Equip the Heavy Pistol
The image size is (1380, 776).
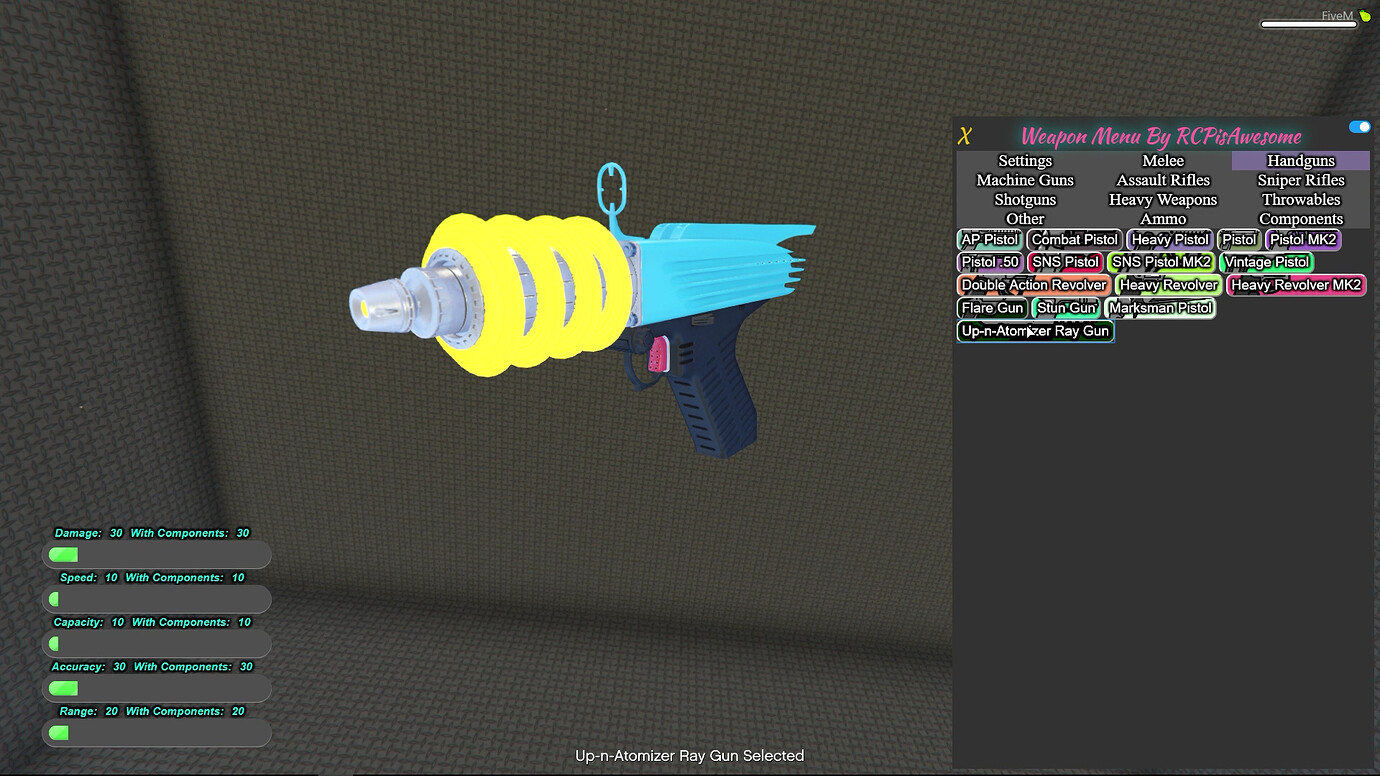pyautogui.click(x=1169, y=239)
